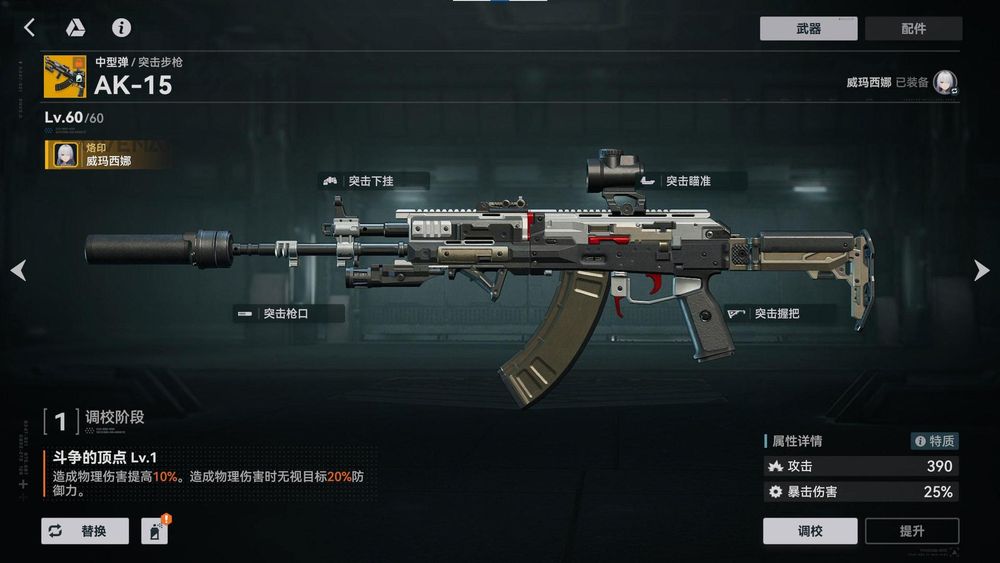Show weapon info via the i icon

tap(121, 27)
